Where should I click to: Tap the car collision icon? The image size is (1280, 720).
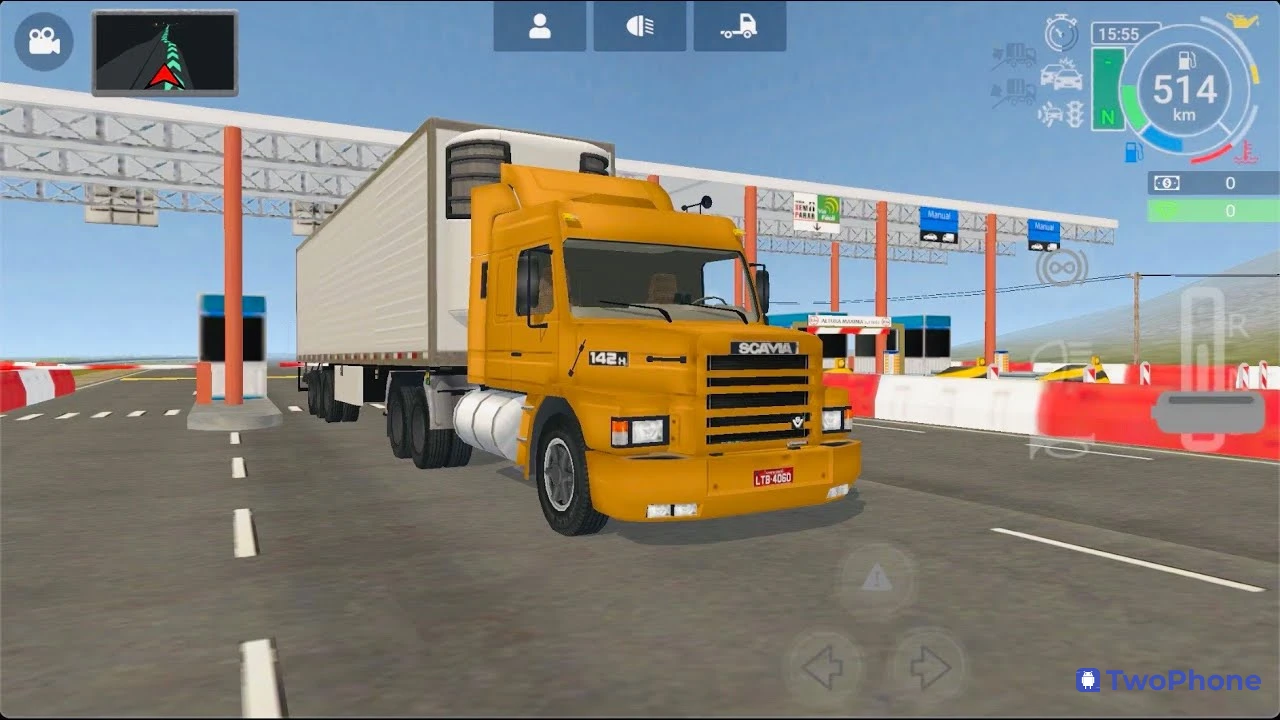point(1061,75)
